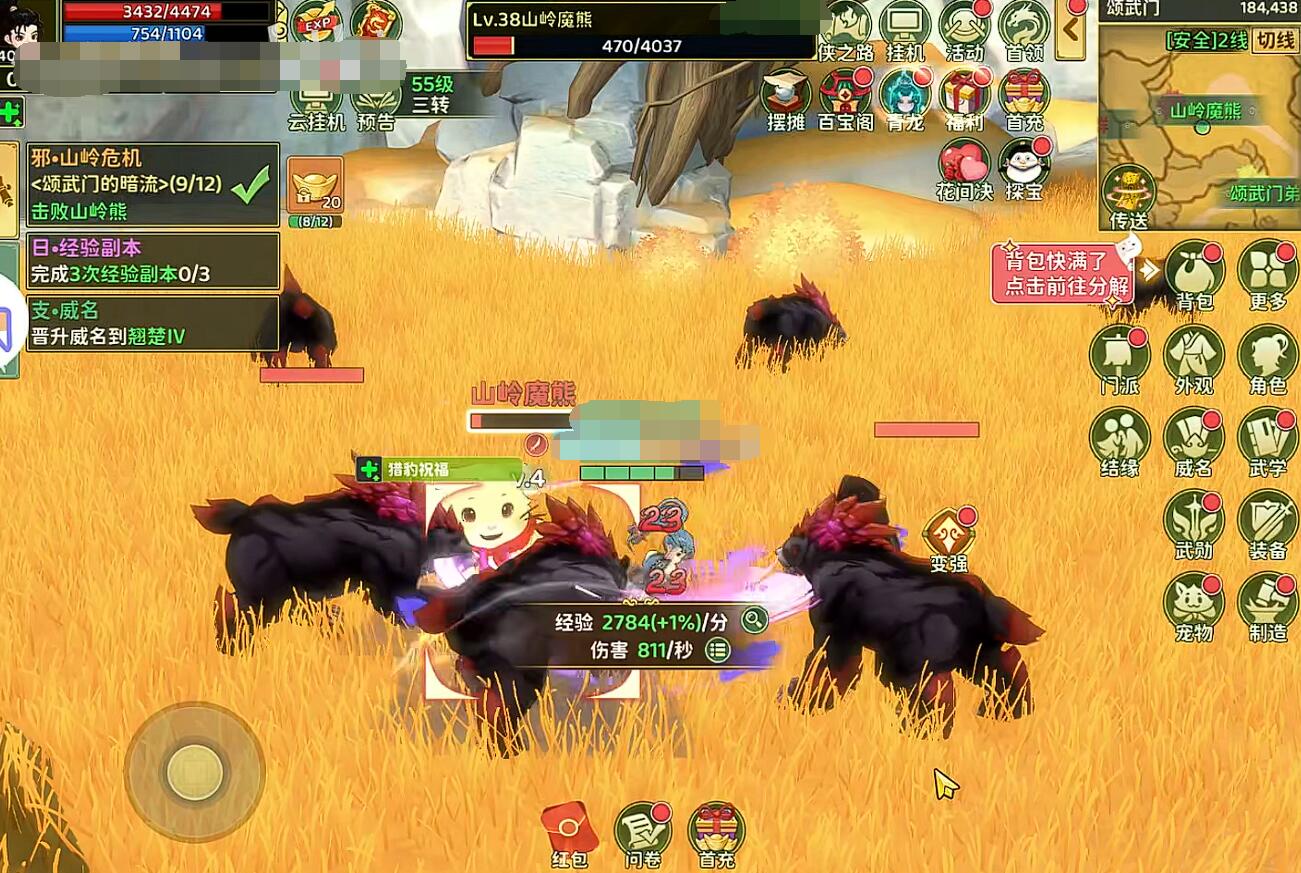1301x873 pixels.
Task: Select the 山岭危机 quest tracker entry
Action: [x=152, y=184]
